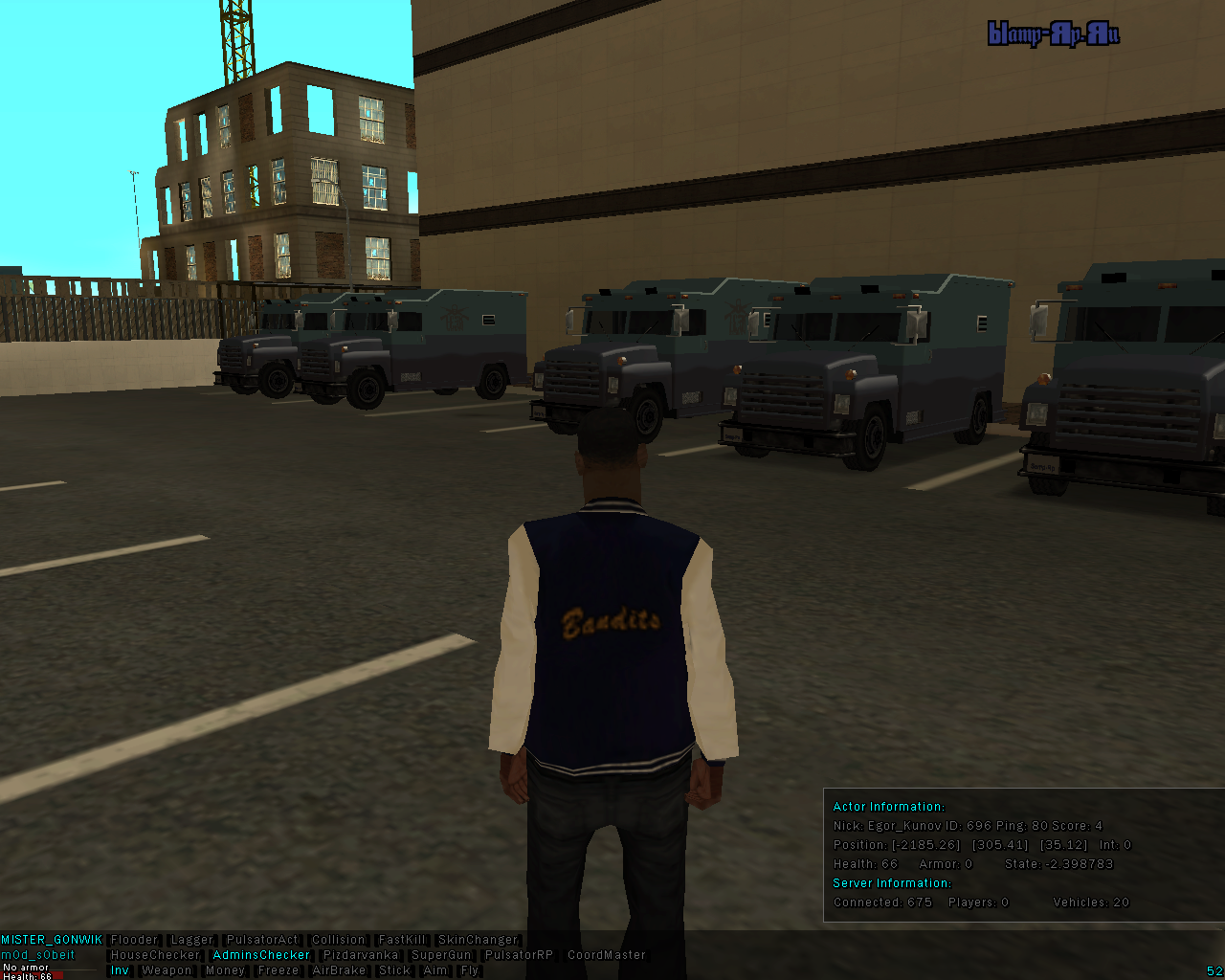Toggle the Flooder option
1225x980 pixels.
pyautogui.click(x=134, y=940)
